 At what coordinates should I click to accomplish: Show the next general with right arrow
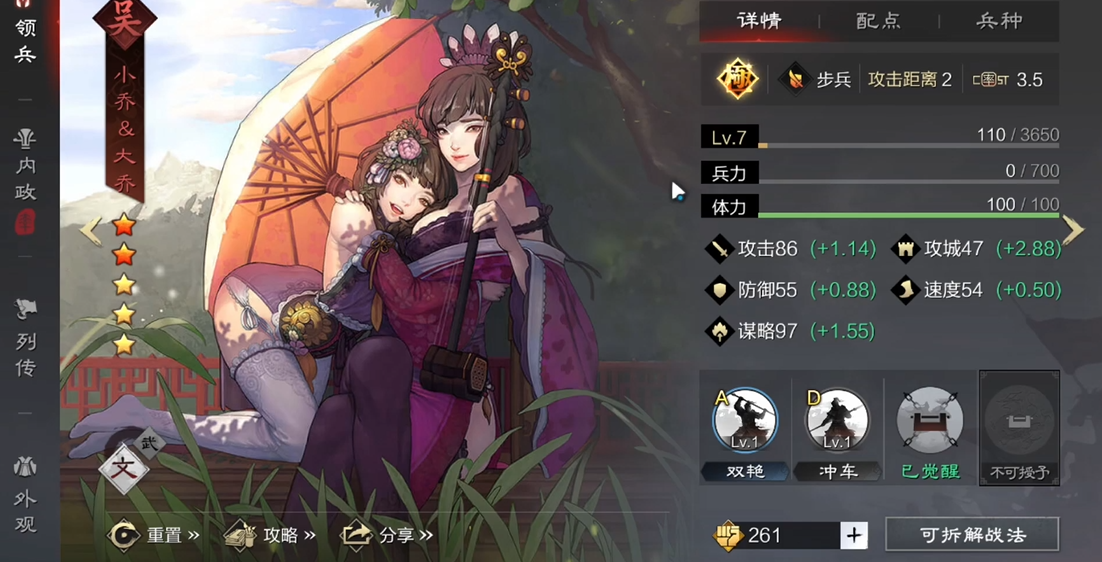click(1073, 230)
